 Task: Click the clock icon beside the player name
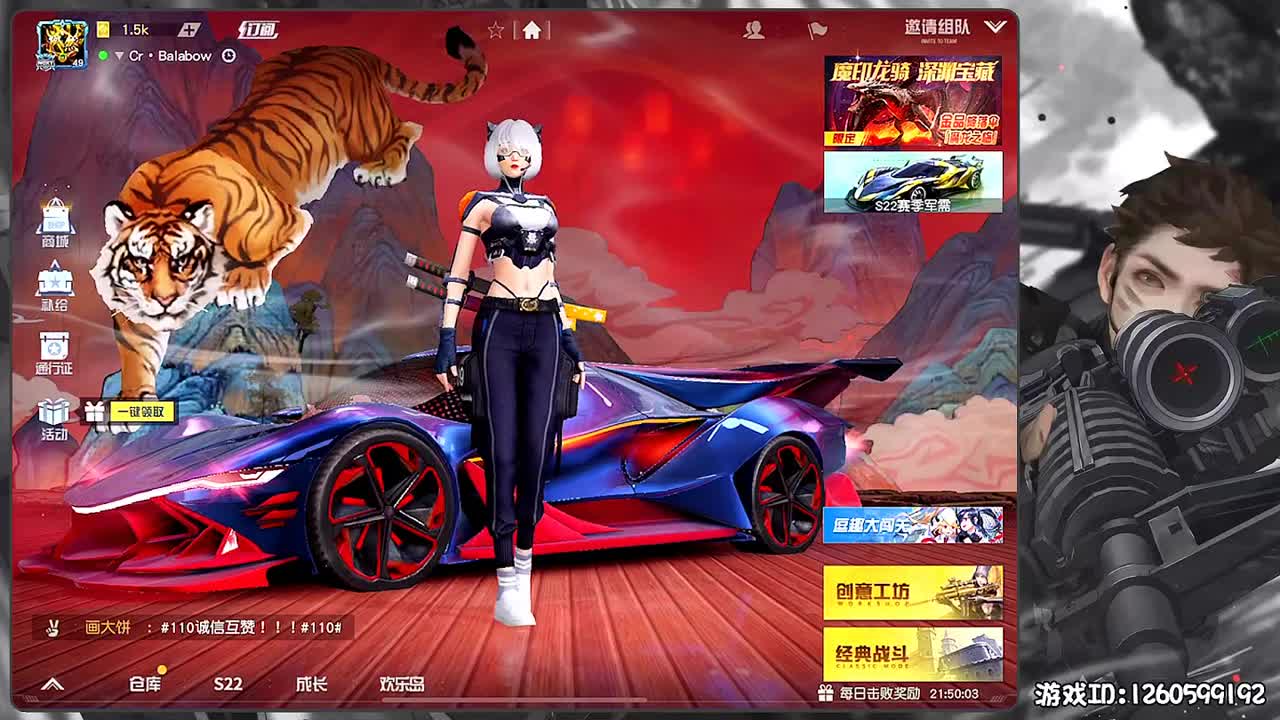click(231, 55)
